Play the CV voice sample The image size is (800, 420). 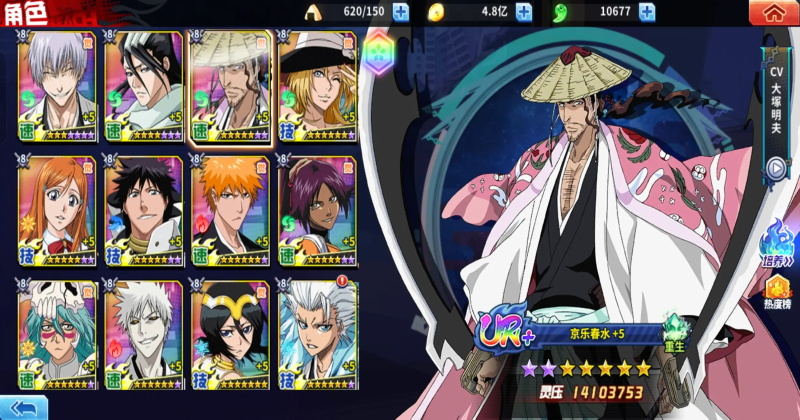pos(776,168)
